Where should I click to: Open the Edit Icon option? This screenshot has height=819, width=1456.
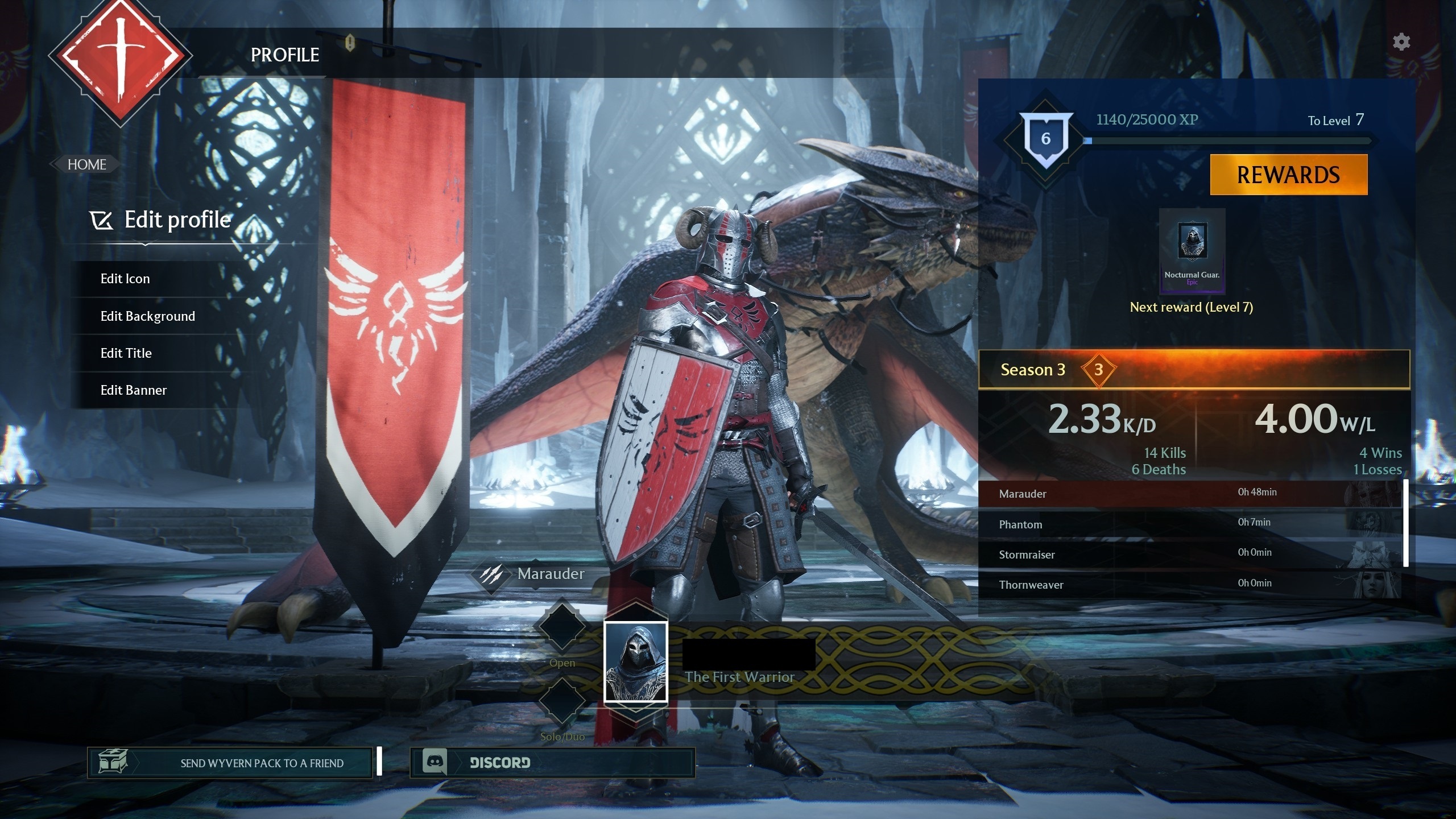point(125,279)
